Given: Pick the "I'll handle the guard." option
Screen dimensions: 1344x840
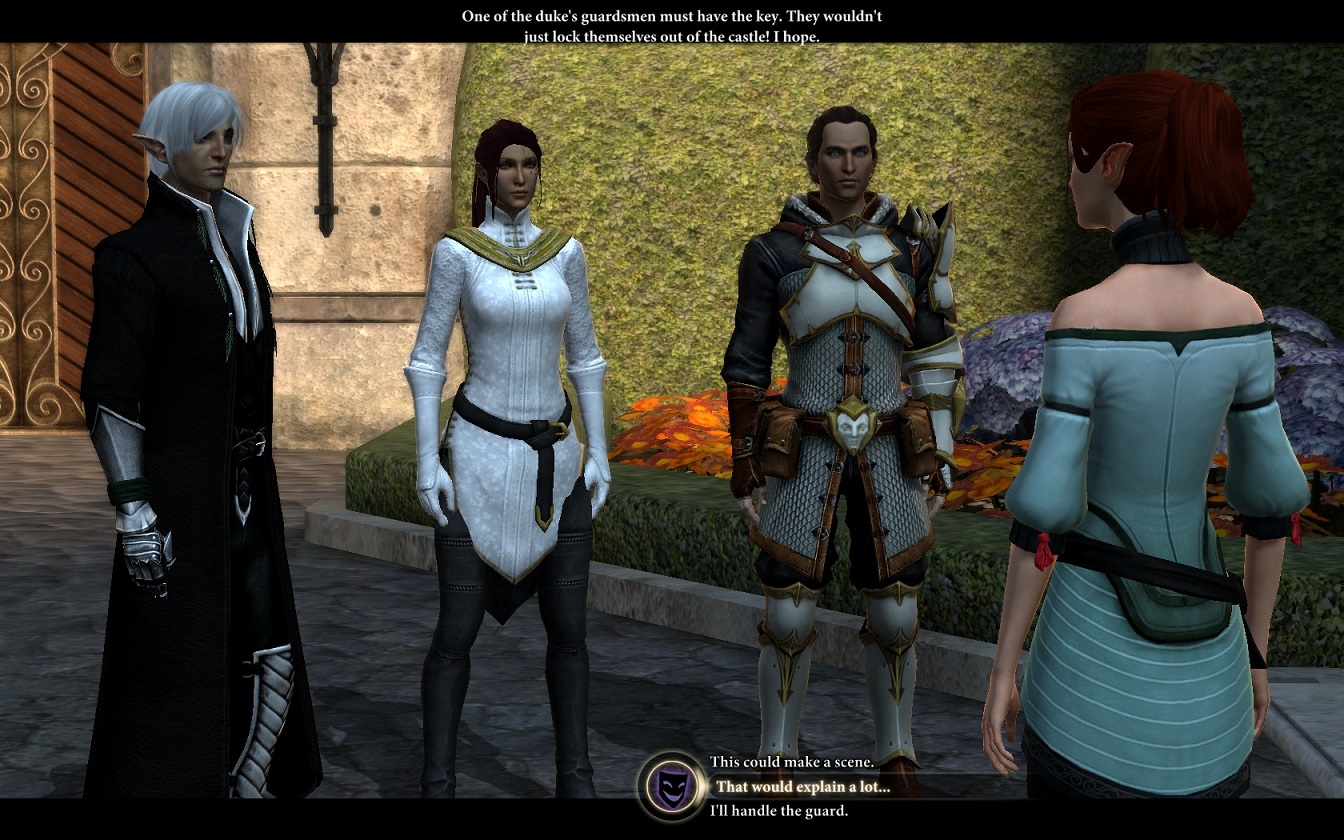Looking at the screenshot, I should (778, 811).
